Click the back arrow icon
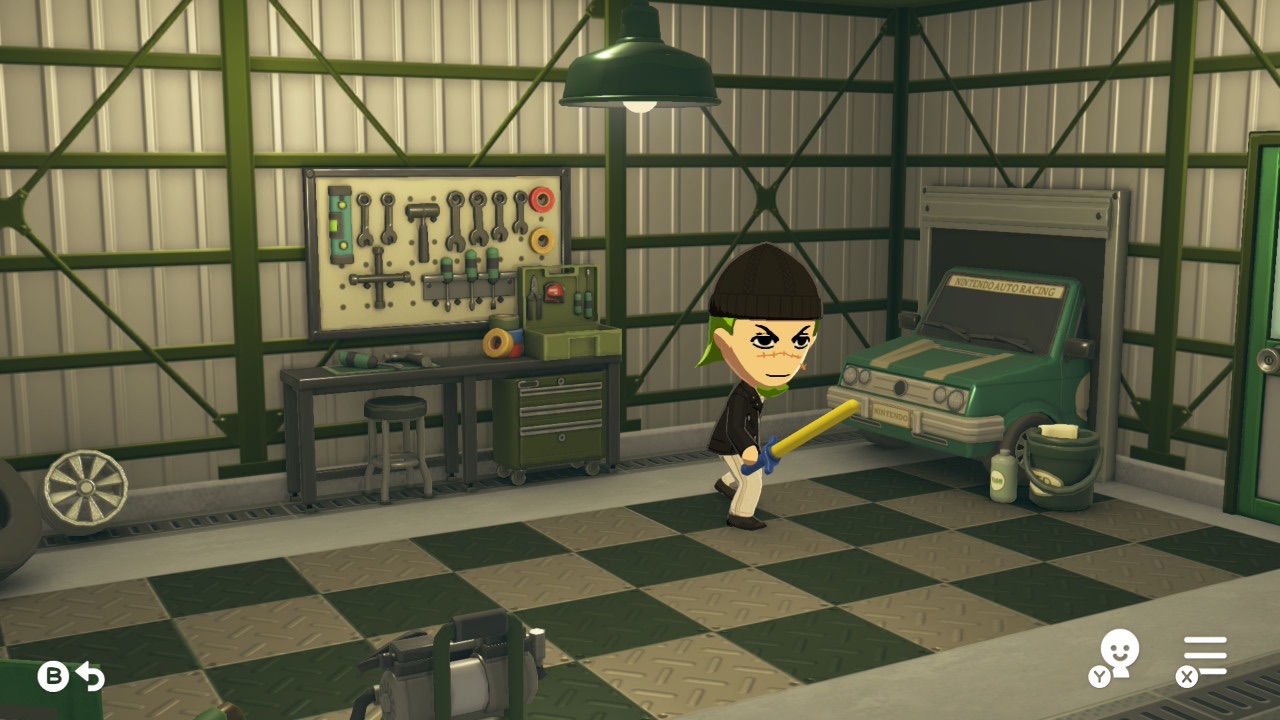The height and width of the screenshot is (720, 1280). click(89, 677)
